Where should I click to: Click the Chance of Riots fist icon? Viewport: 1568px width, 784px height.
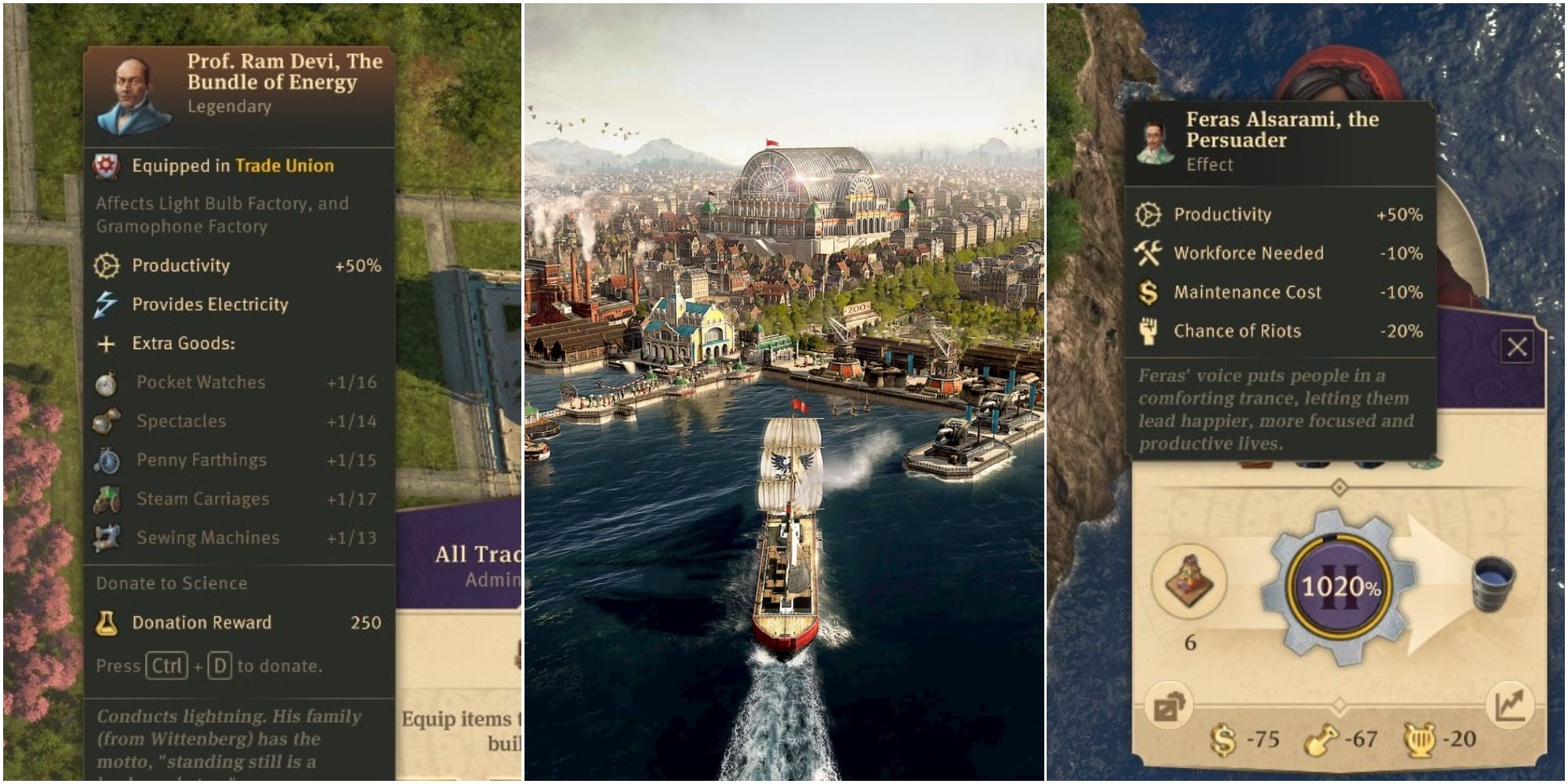1150,332
